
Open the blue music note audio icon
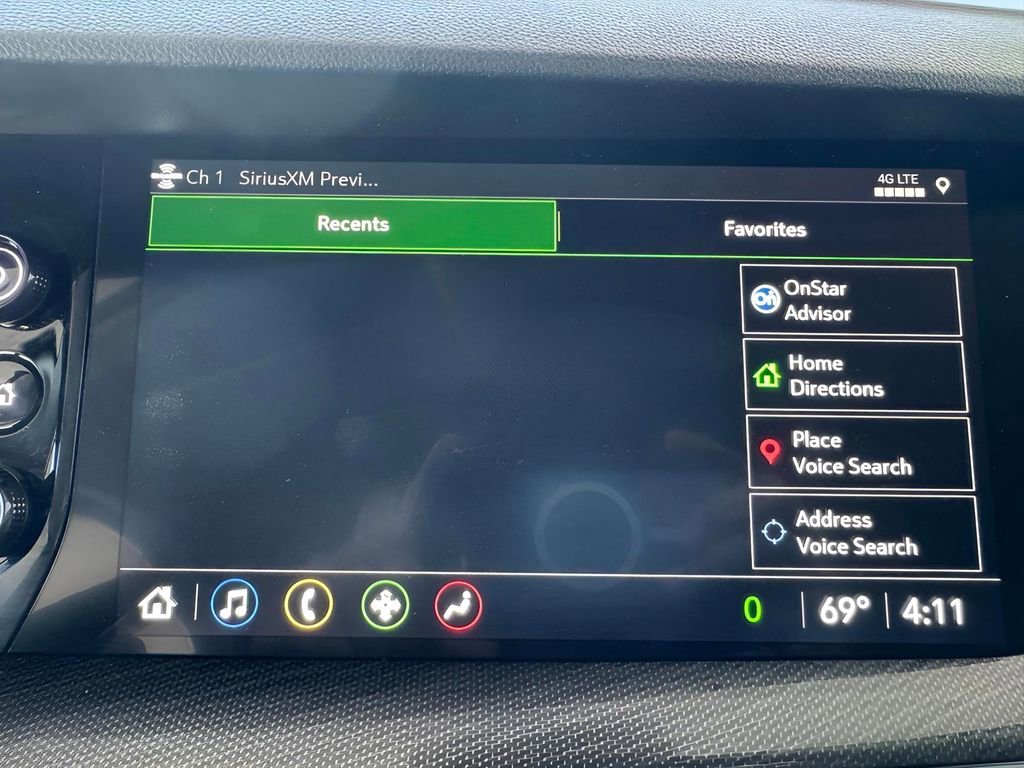[x=234, y=605]
